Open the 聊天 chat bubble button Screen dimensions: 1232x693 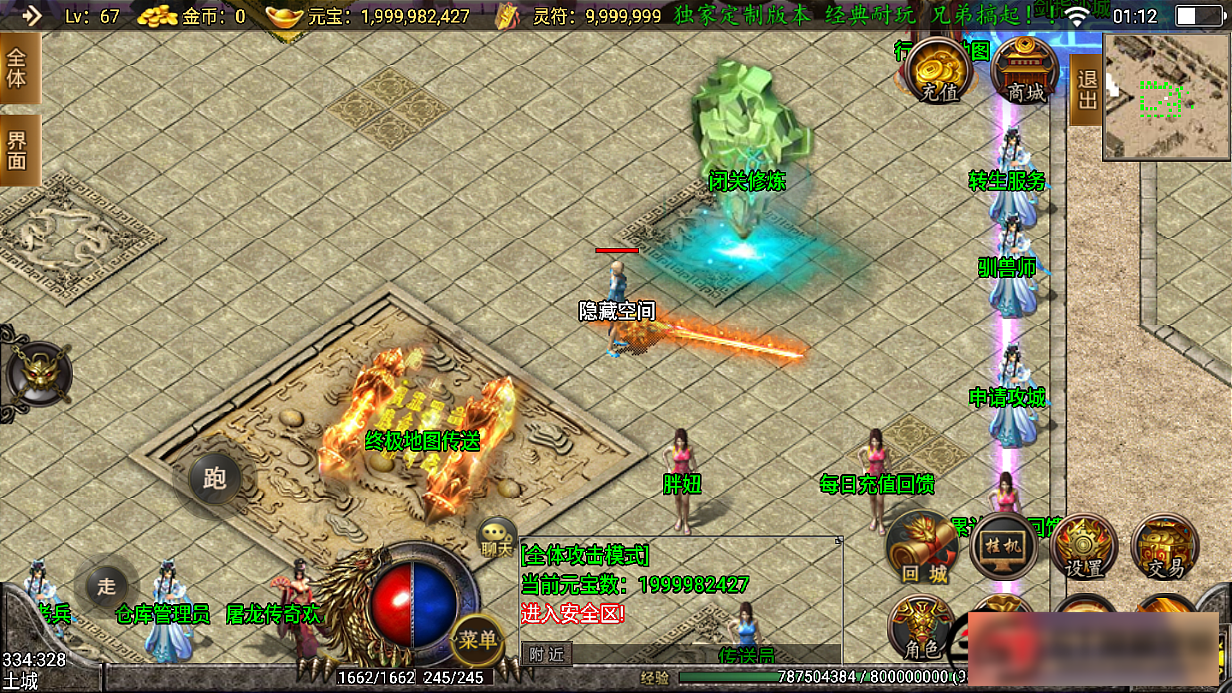coord(497,537)
